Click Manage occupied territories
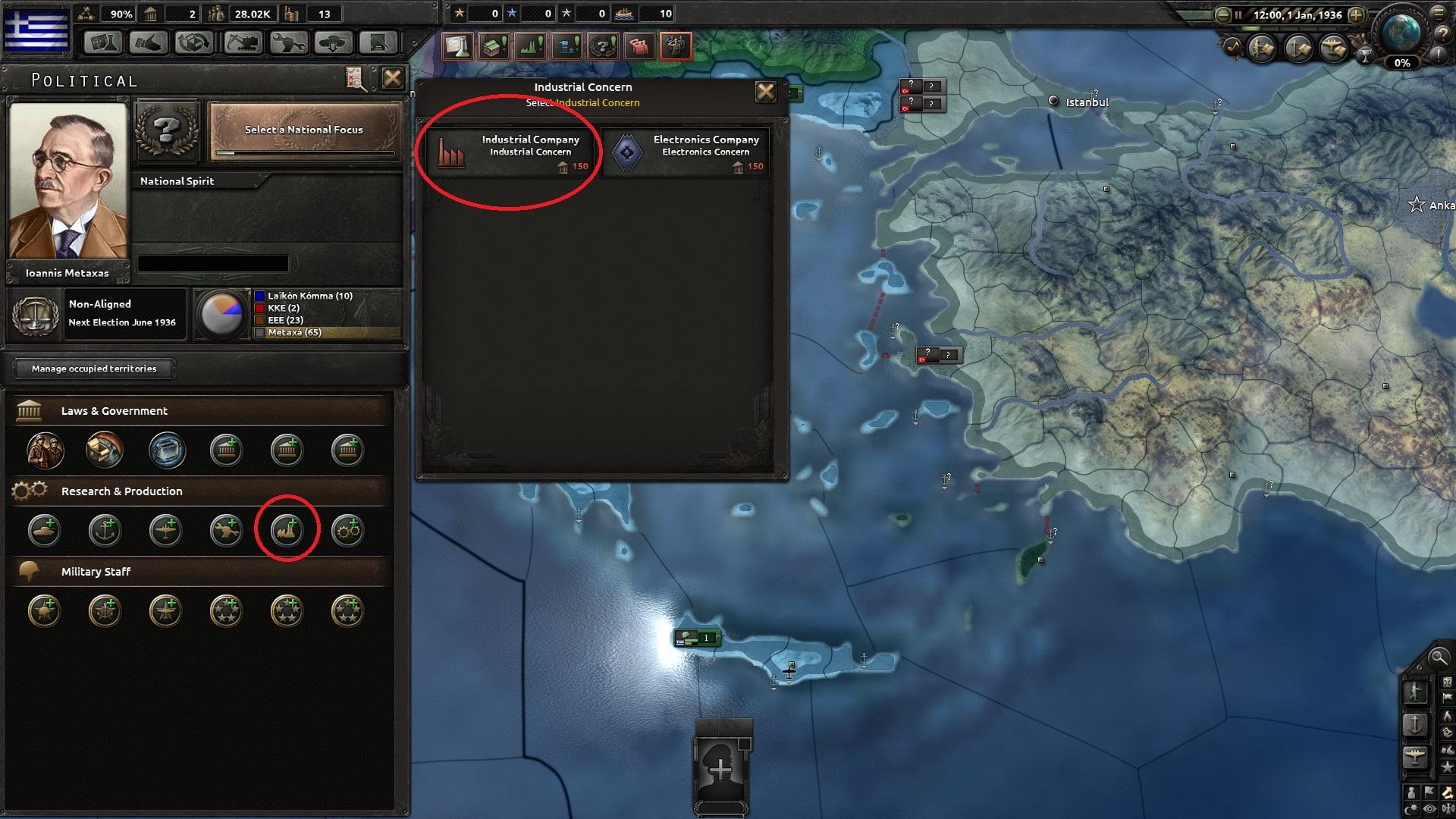This screenshot has height=819, width=1456. 93,369
